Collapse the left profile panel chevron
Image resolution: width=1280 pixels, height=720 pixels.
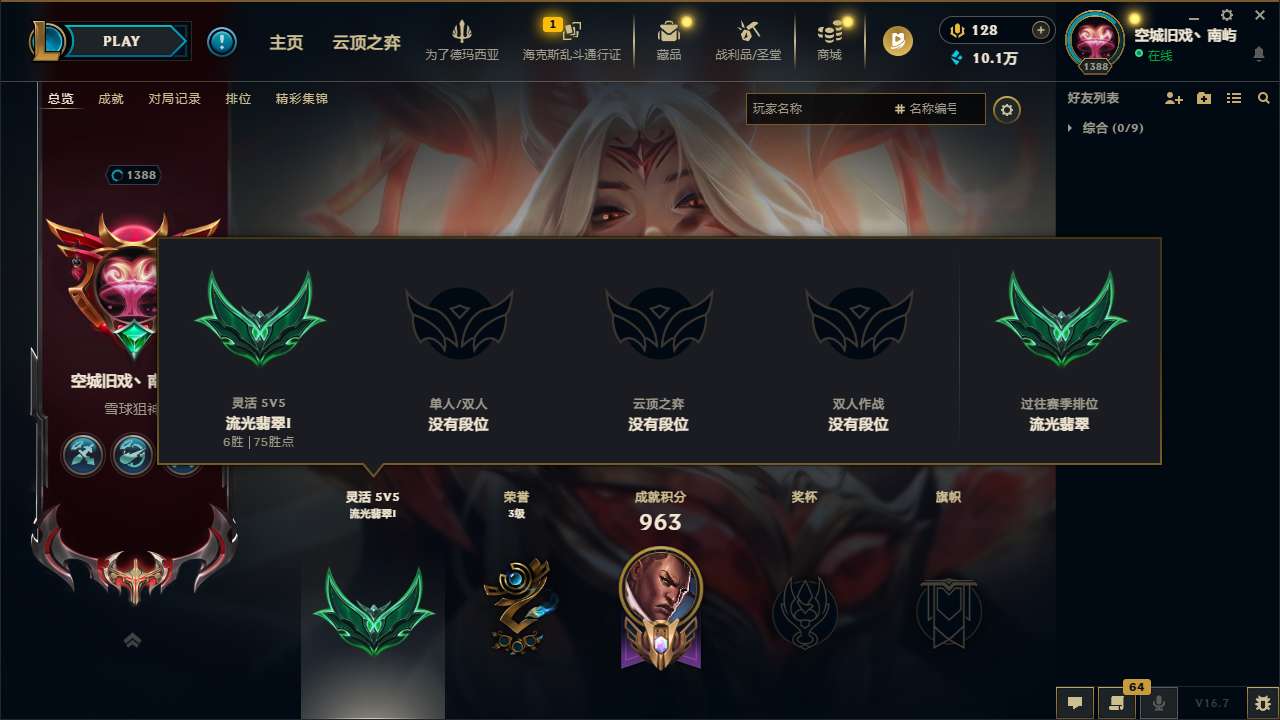tap(133, 640)
